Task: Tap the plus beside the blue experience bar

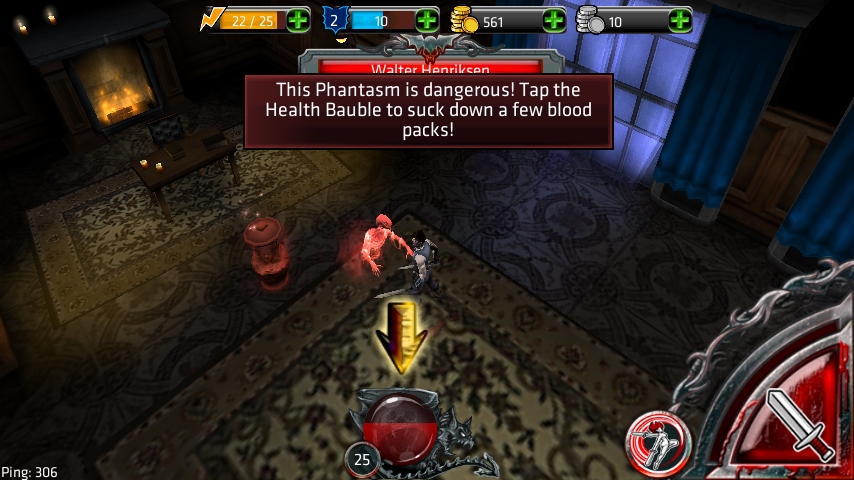Action: click(427, 20)
